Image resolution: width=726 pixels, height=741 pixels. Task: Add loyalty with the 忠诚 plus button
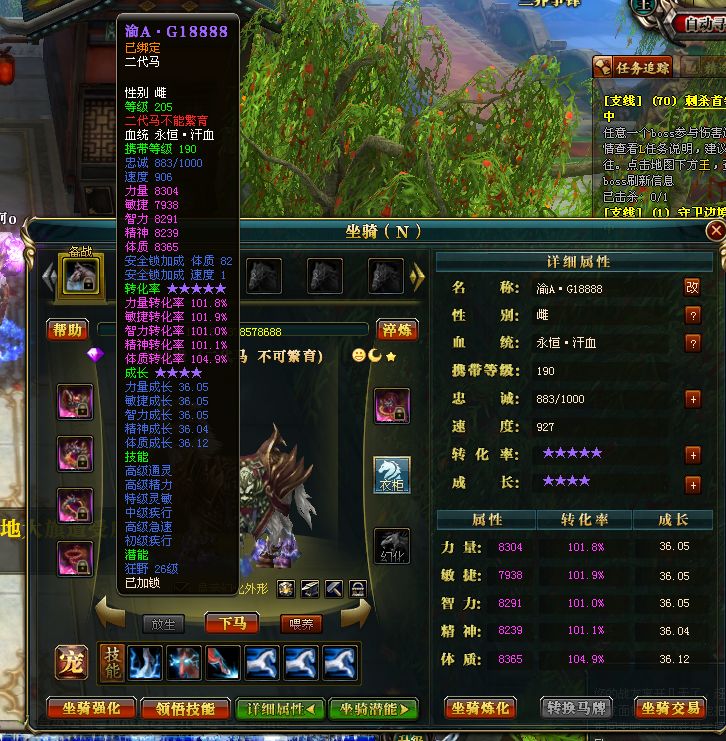click(x=692, y=399)
